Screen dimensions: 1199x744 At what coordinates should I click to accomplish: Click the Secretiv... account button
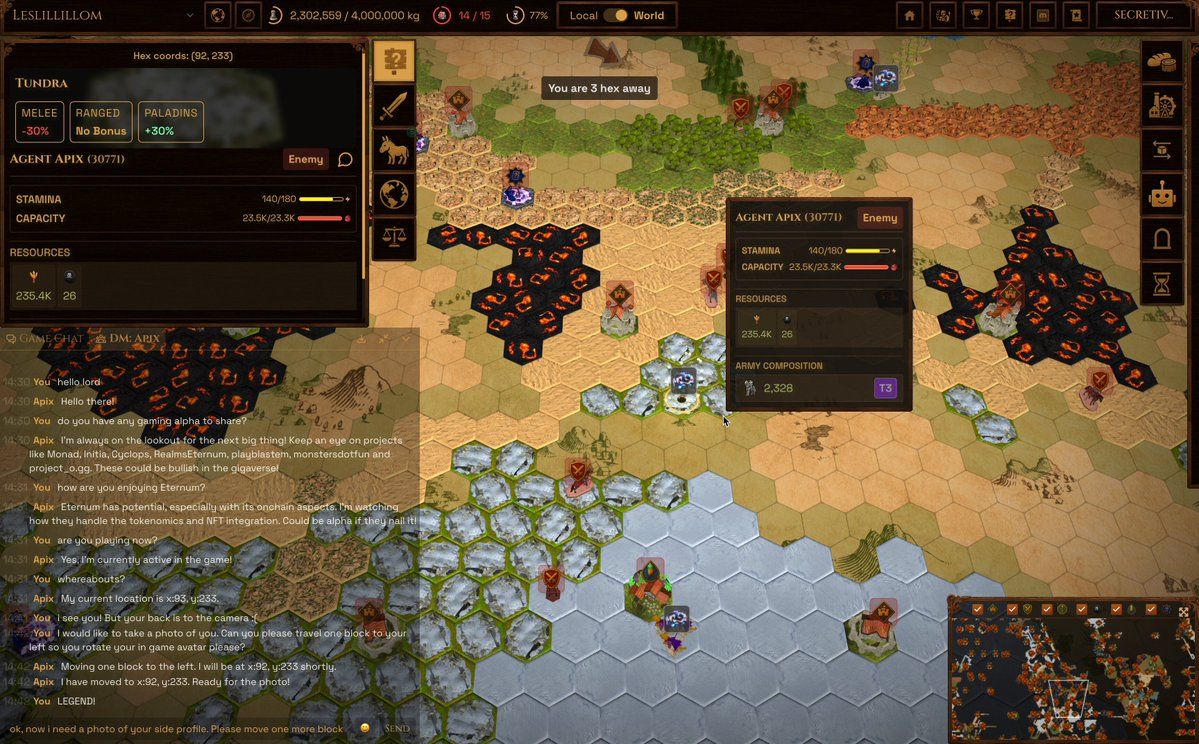click(1145, 15)
